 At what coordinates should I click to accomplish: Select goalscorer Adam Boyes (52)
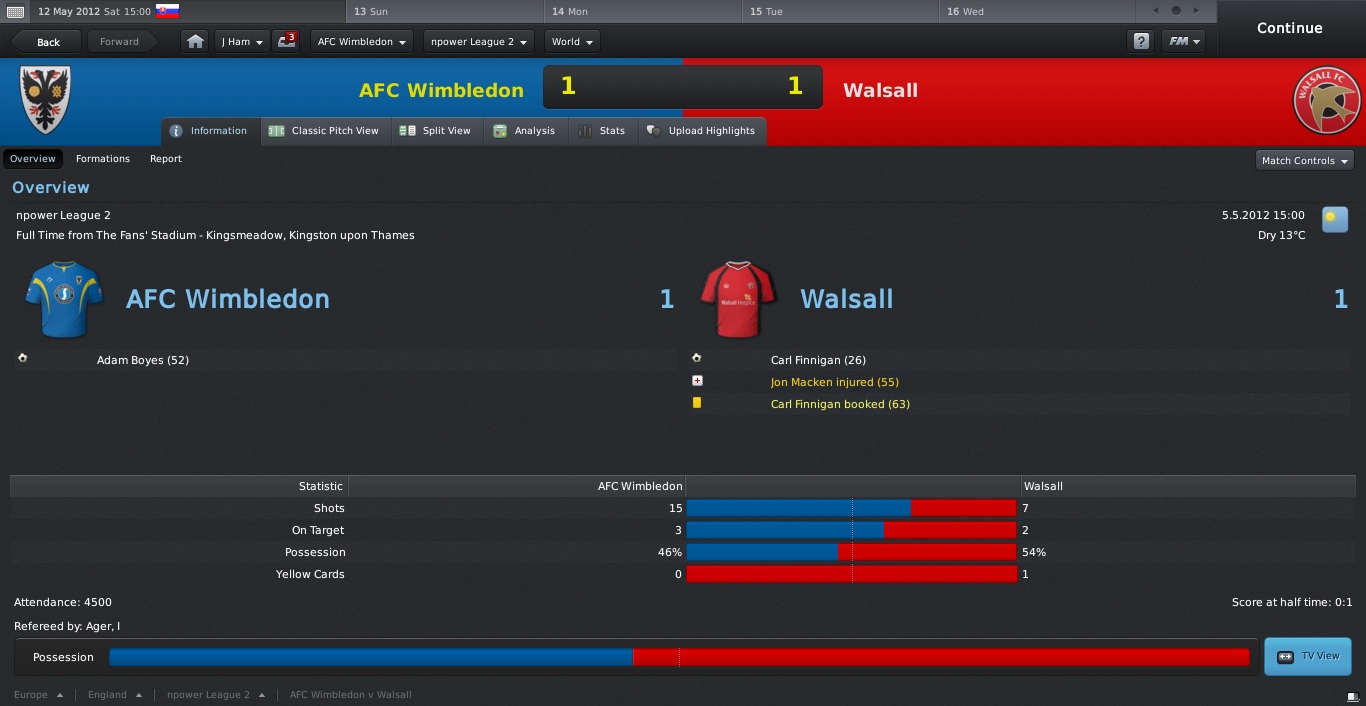143,360
